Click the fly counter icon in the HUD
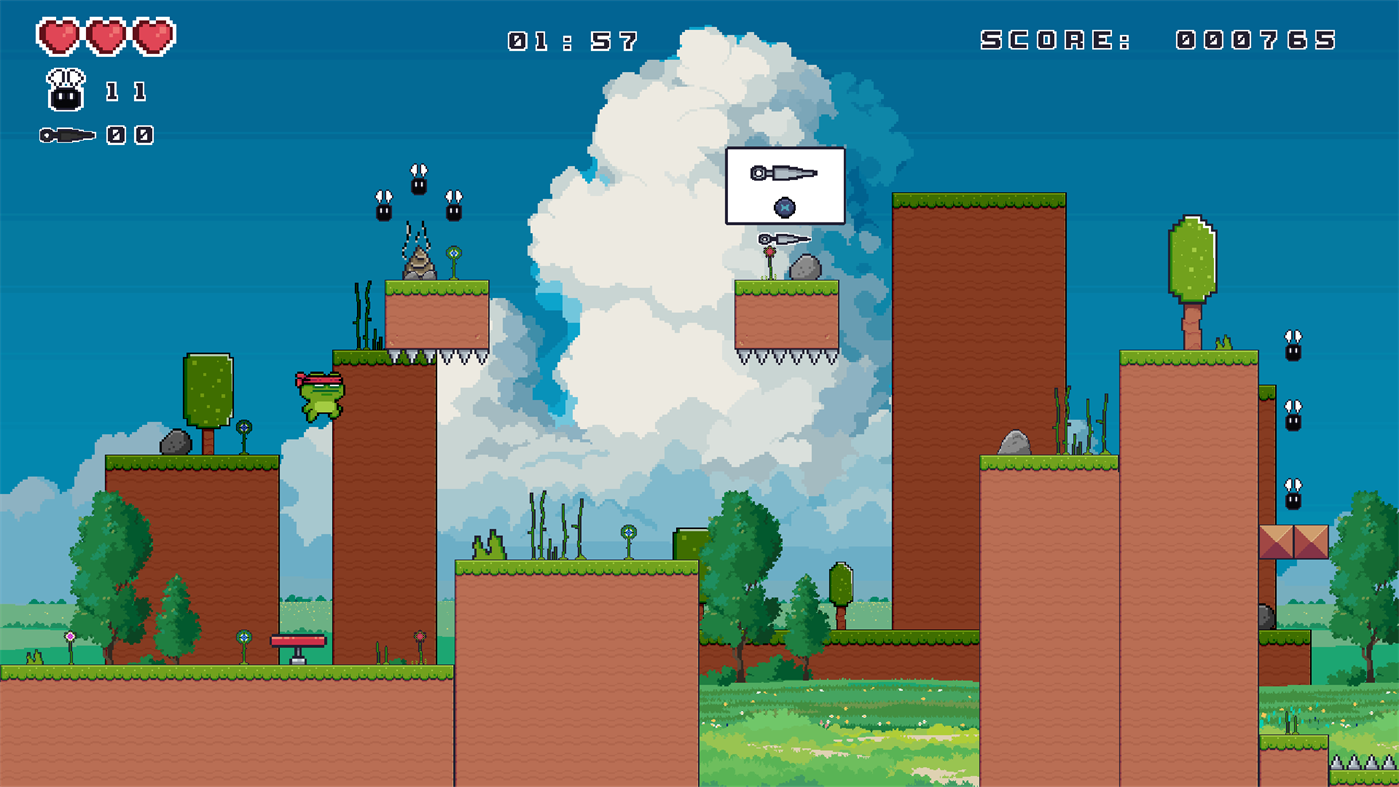 pos(65,88)
